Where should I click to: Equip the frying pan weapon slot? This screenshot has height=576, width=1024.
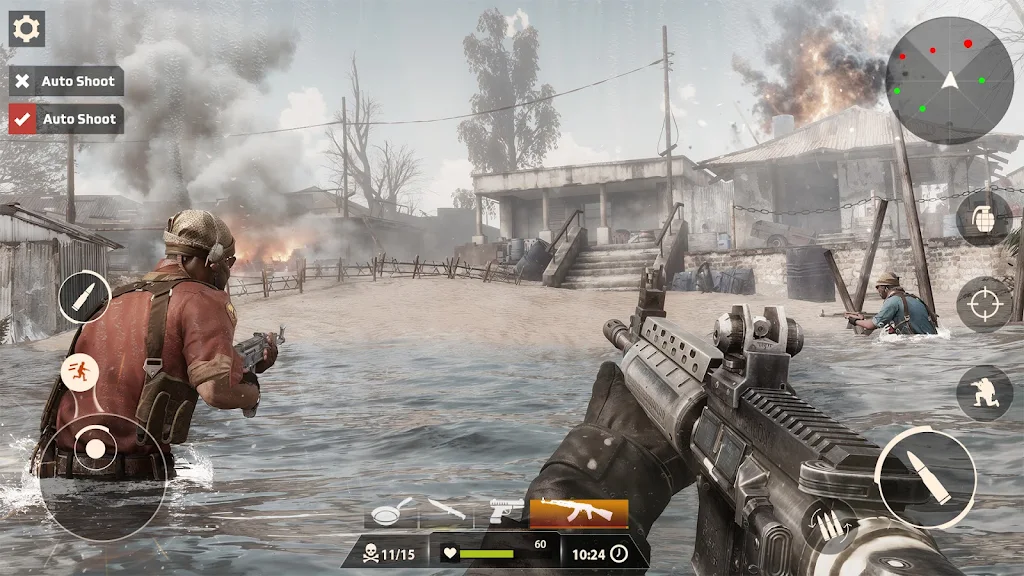(x=391, y=512)
